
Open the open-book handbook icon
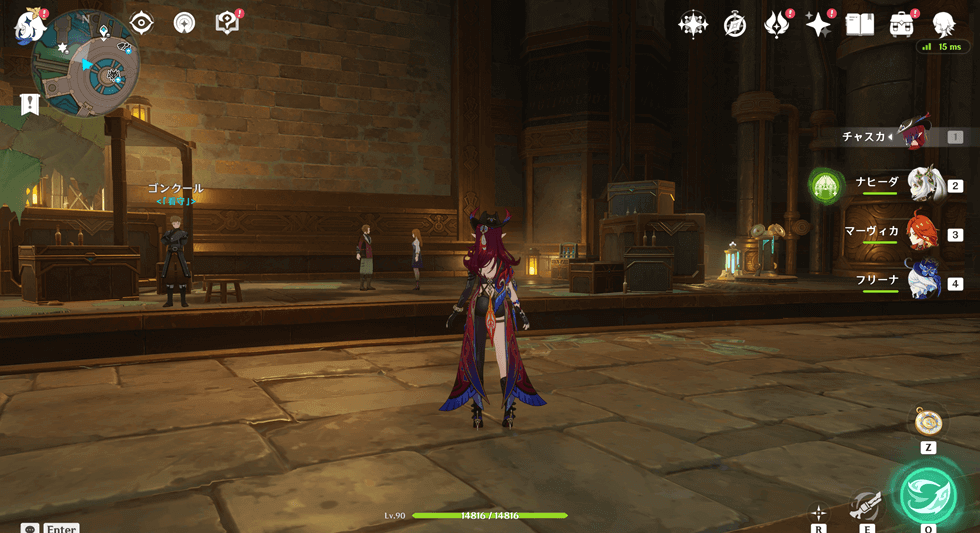[860, 25]
